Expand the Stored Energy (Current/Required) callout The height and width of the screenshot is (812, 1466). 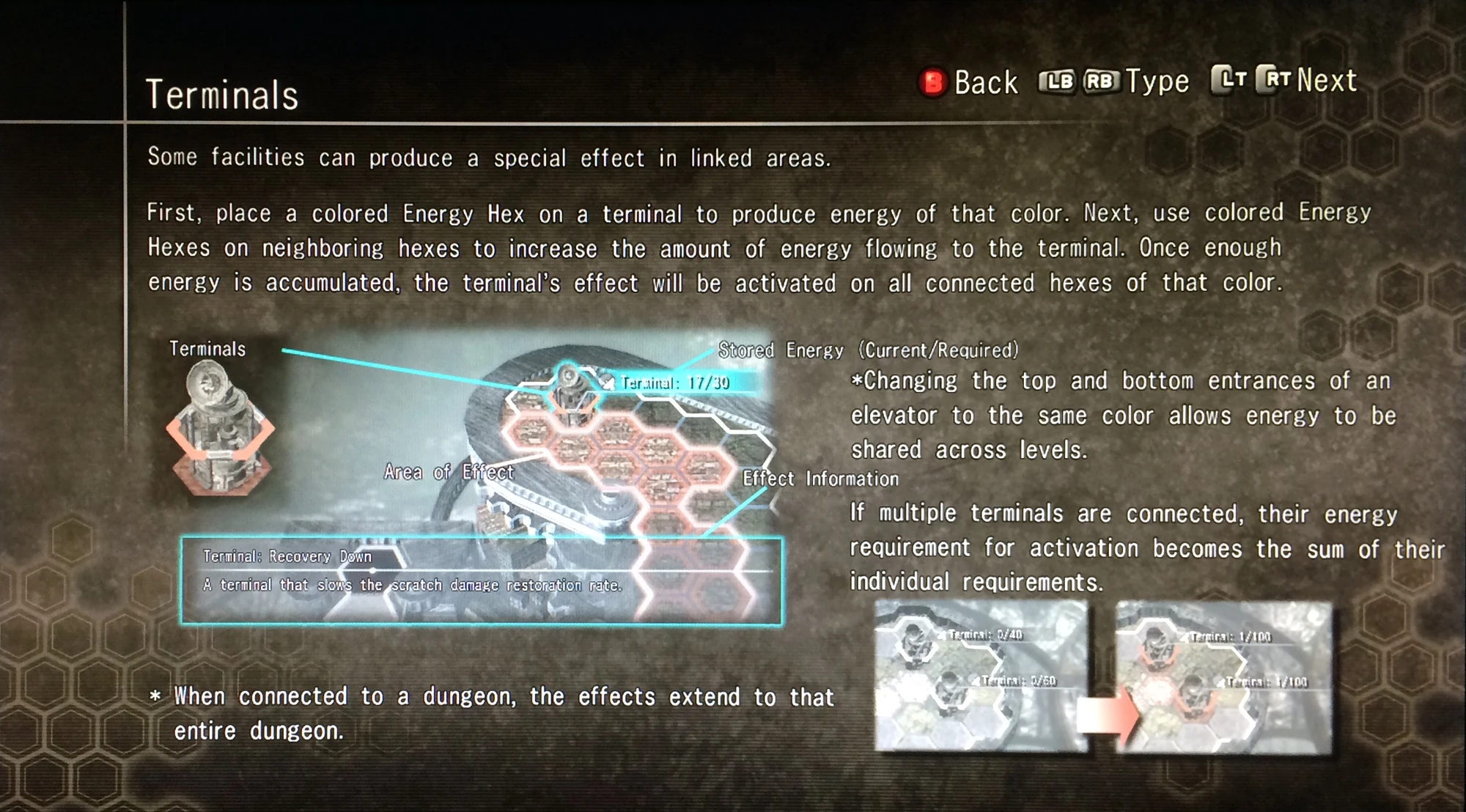(869, 350)
